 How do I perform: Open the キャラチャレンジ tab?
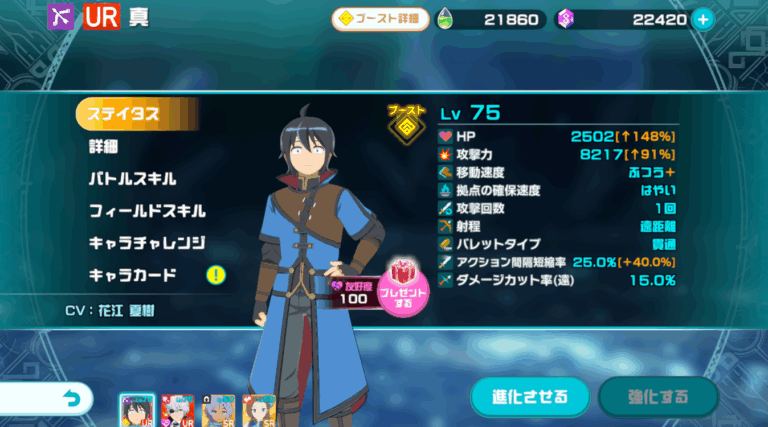(147, 243)
